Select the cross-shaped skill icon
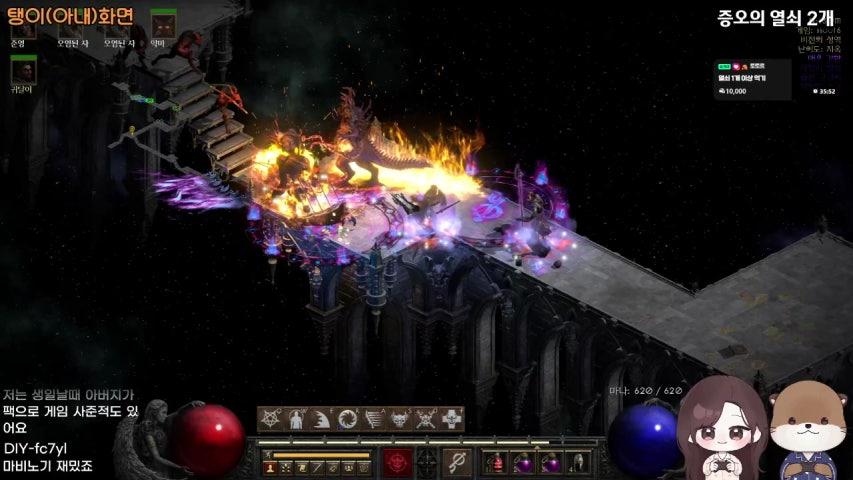Viewport: 853px width, 480px height. click(452, 419)
